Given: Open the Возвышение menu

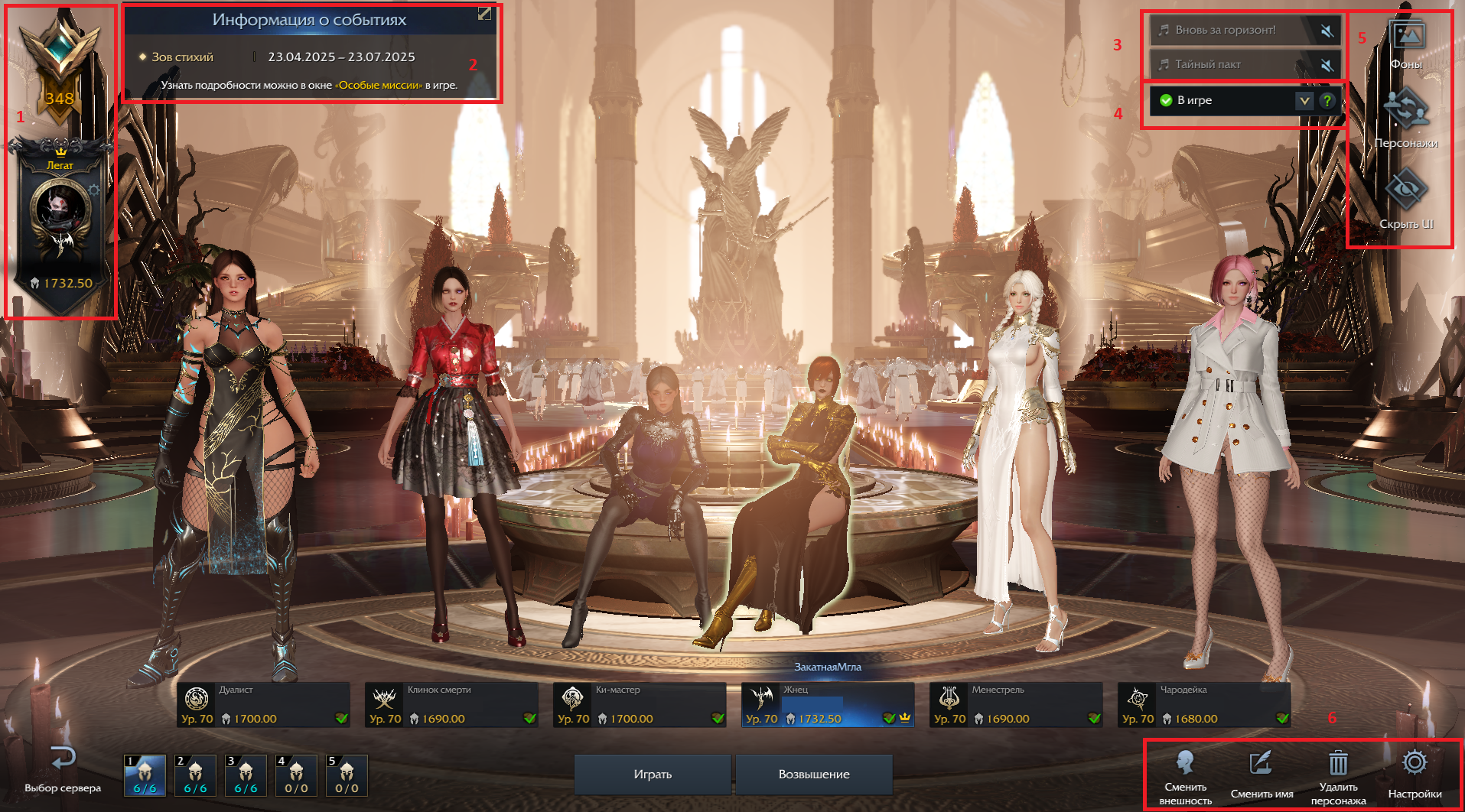Looking at the screenshot, I should click(x=814, y=774).
